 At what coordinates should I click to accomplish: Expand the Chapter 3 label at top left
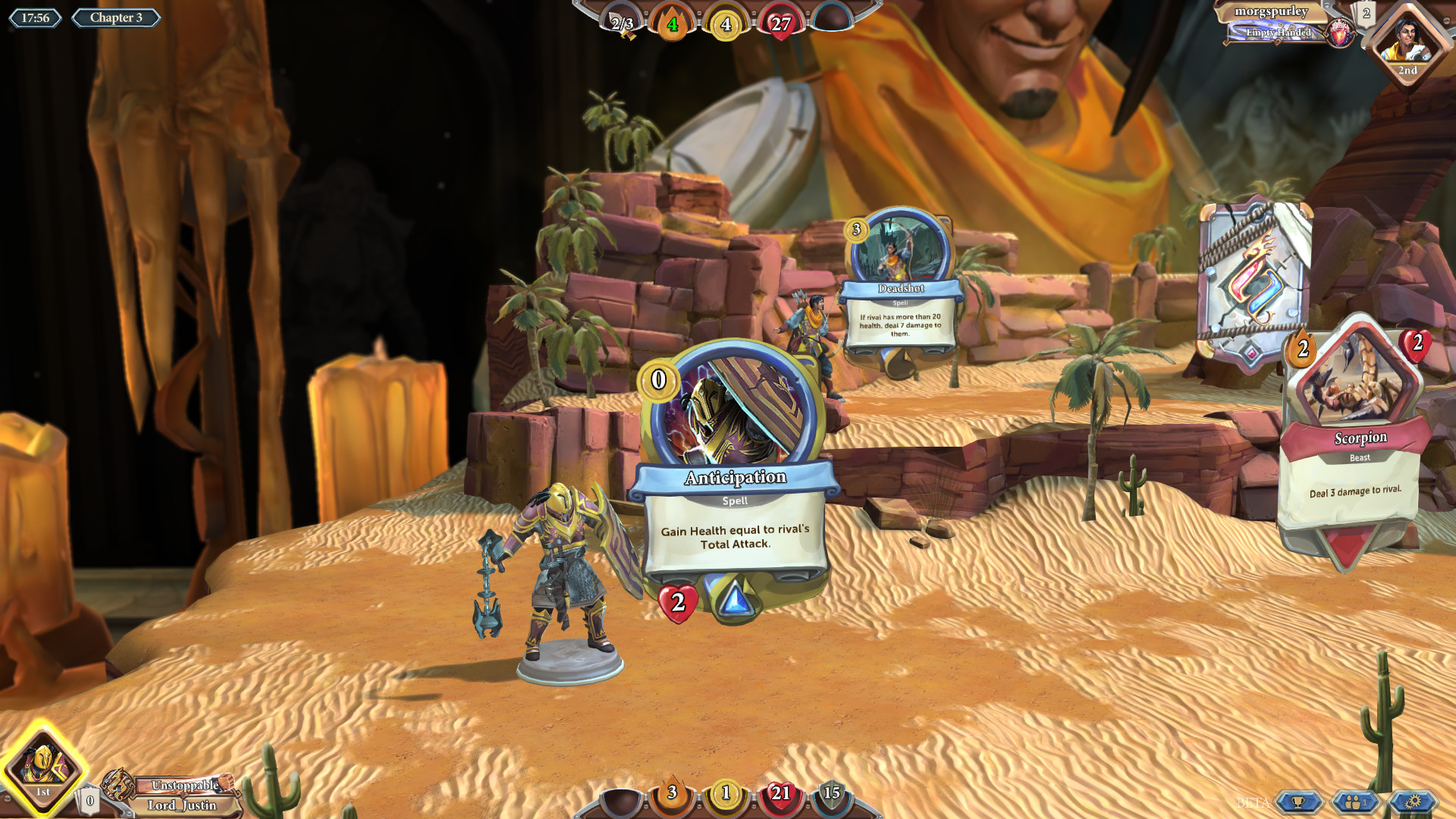pos(115,17)
